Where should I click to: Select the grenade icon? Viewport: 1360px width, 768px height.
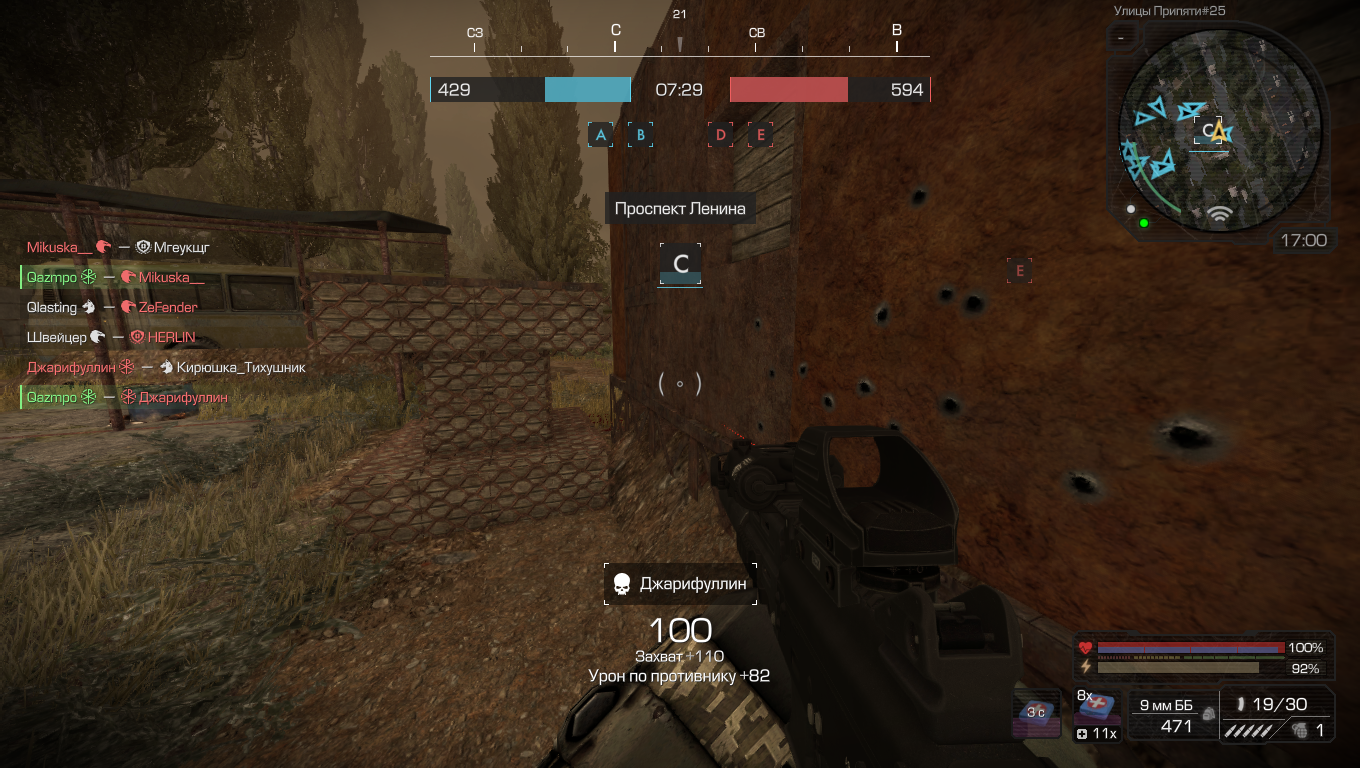(1298, 730)
